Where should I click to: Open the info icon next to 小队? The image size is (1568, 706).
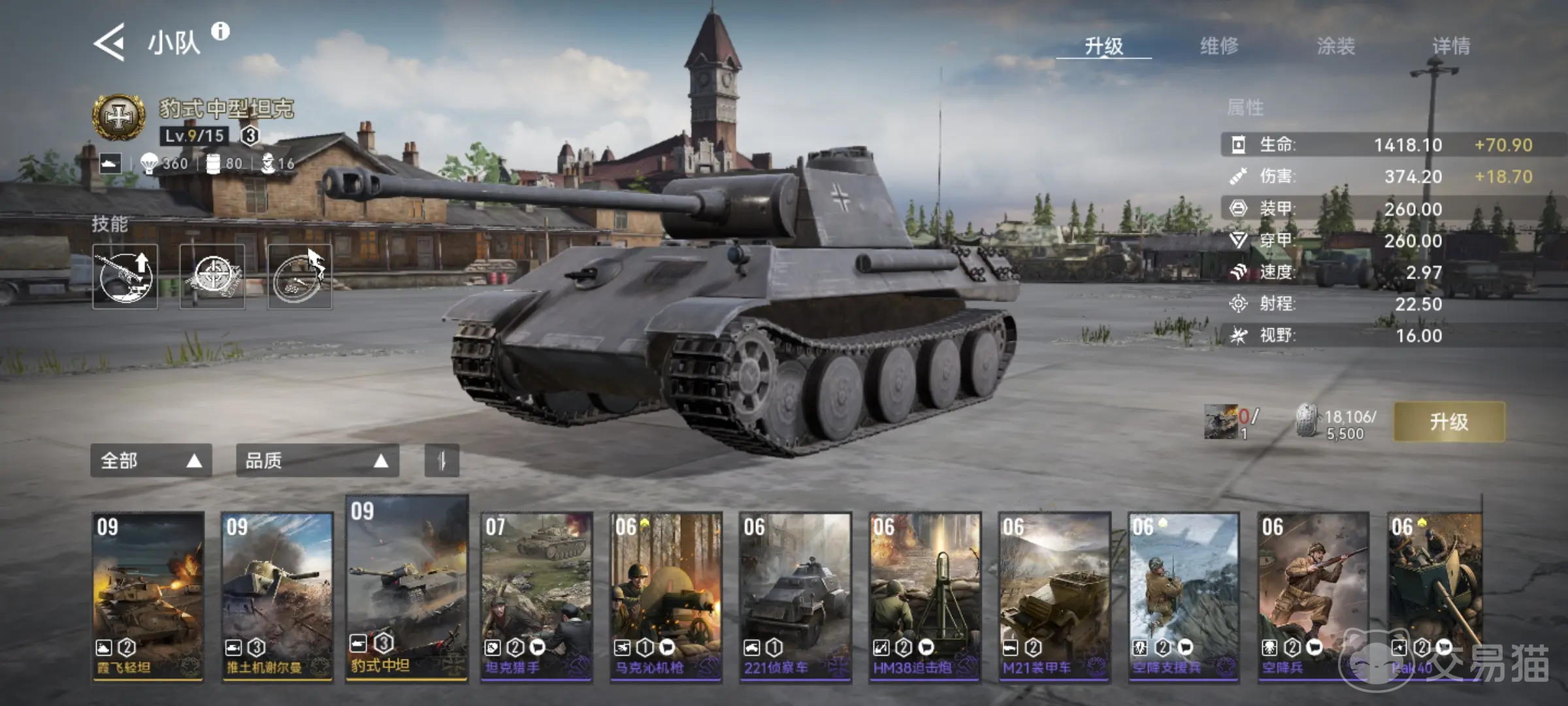pyautogui.click(x=221, y=31)
